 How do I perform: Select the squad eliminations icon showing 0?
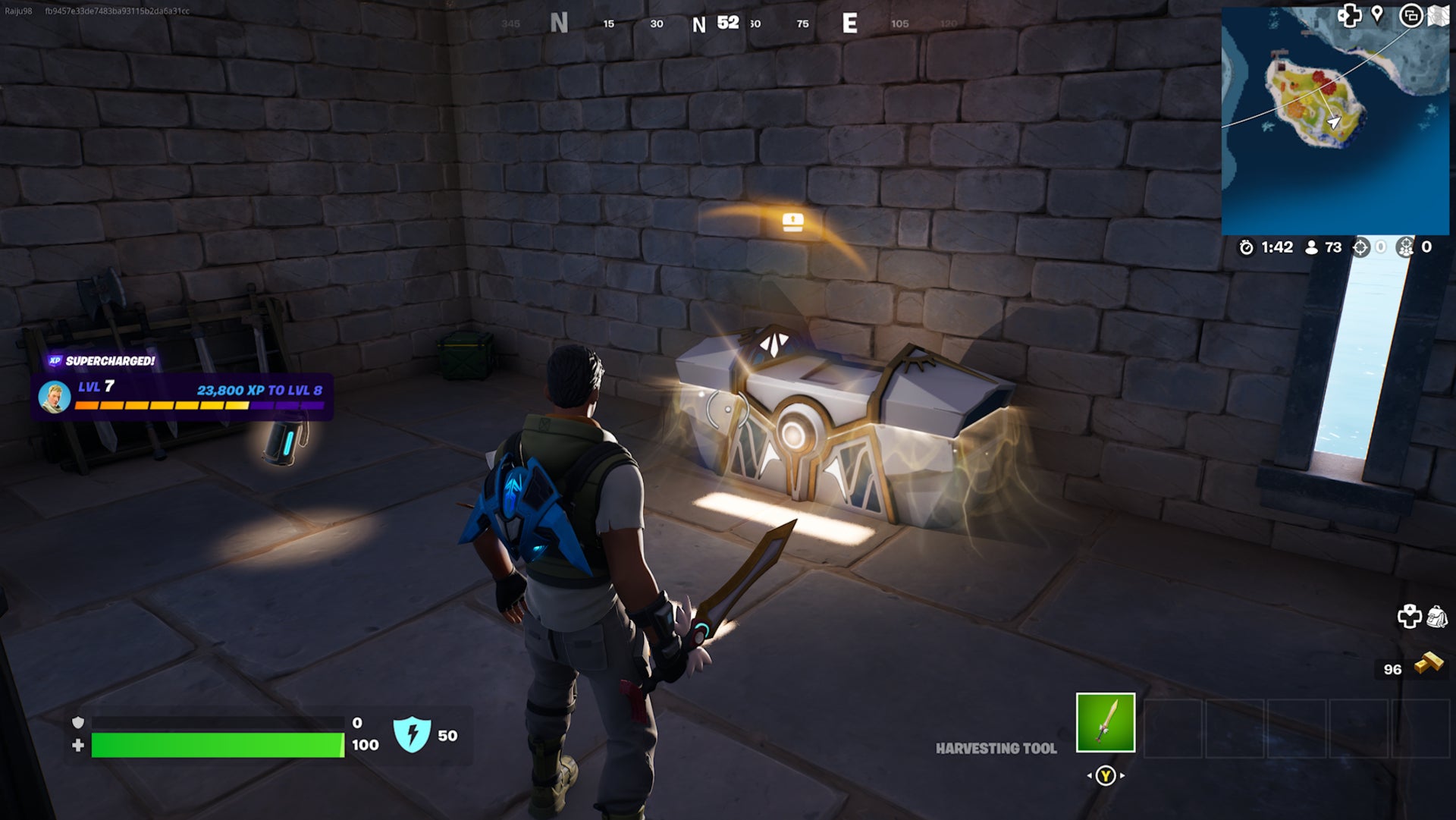click(1406, 247)
